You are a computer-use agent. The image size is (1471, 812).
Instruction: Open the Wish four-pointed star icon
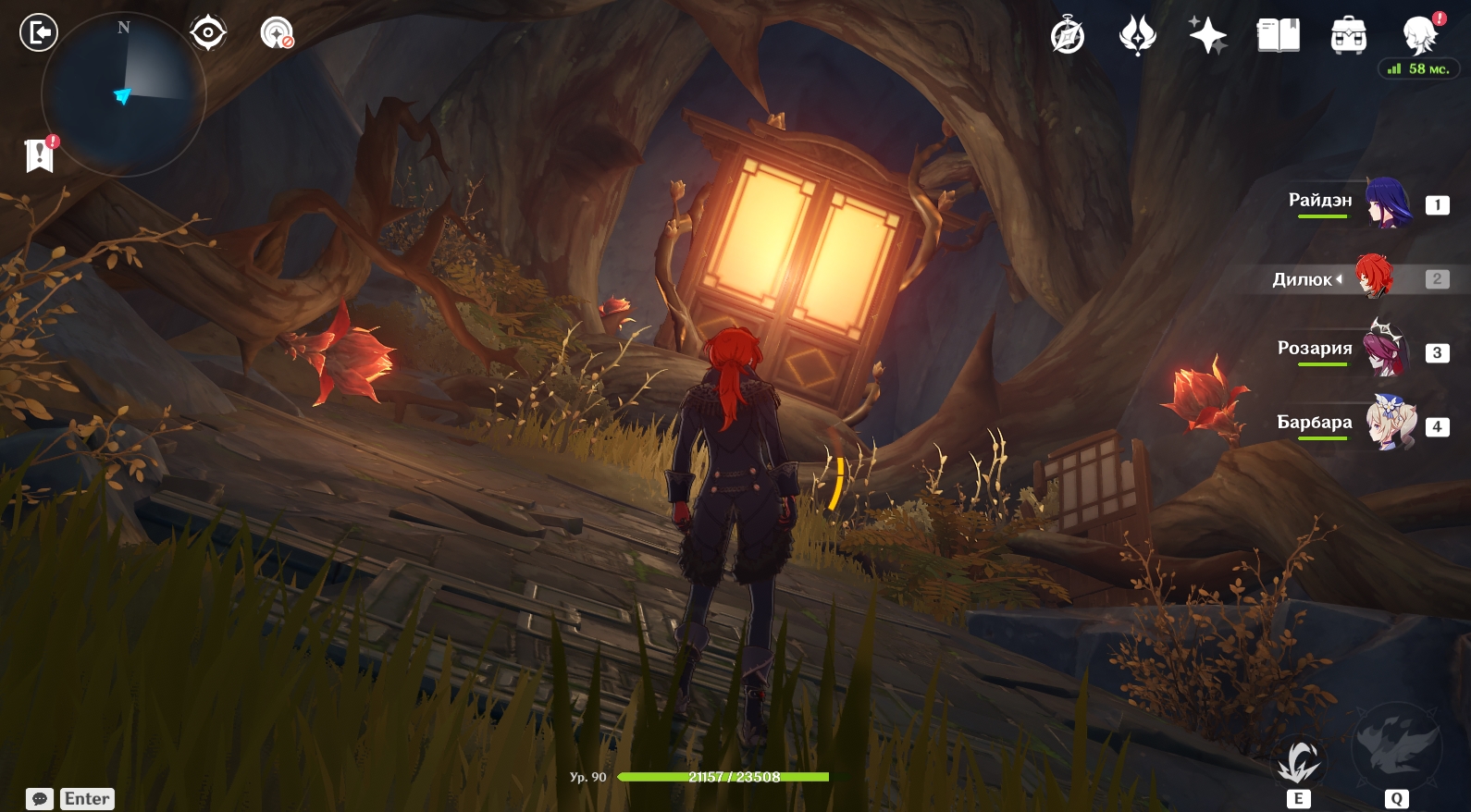pos(1207,37)
